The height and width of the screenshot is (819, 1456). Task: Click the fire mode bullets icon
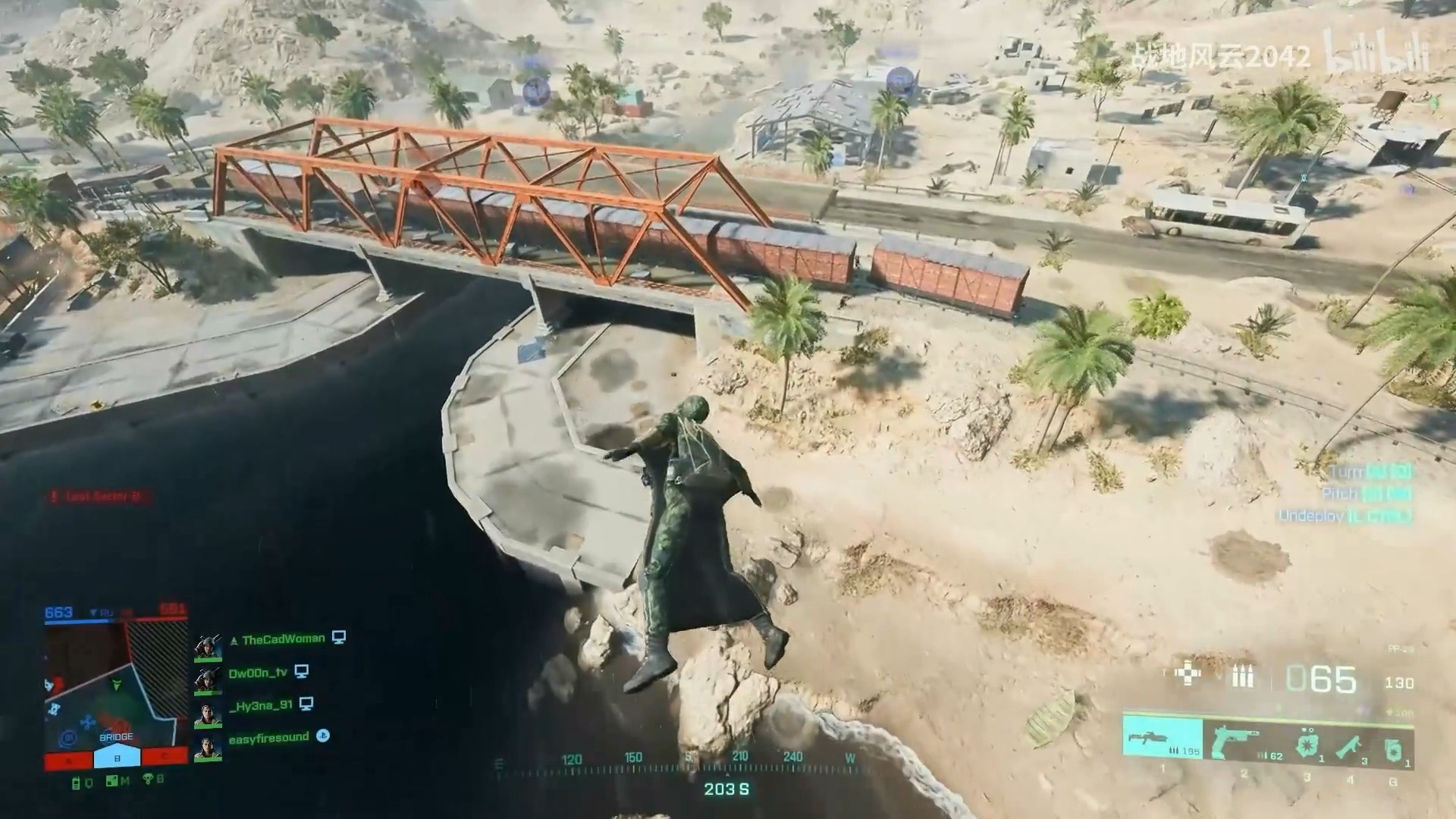coord(1242,676)
